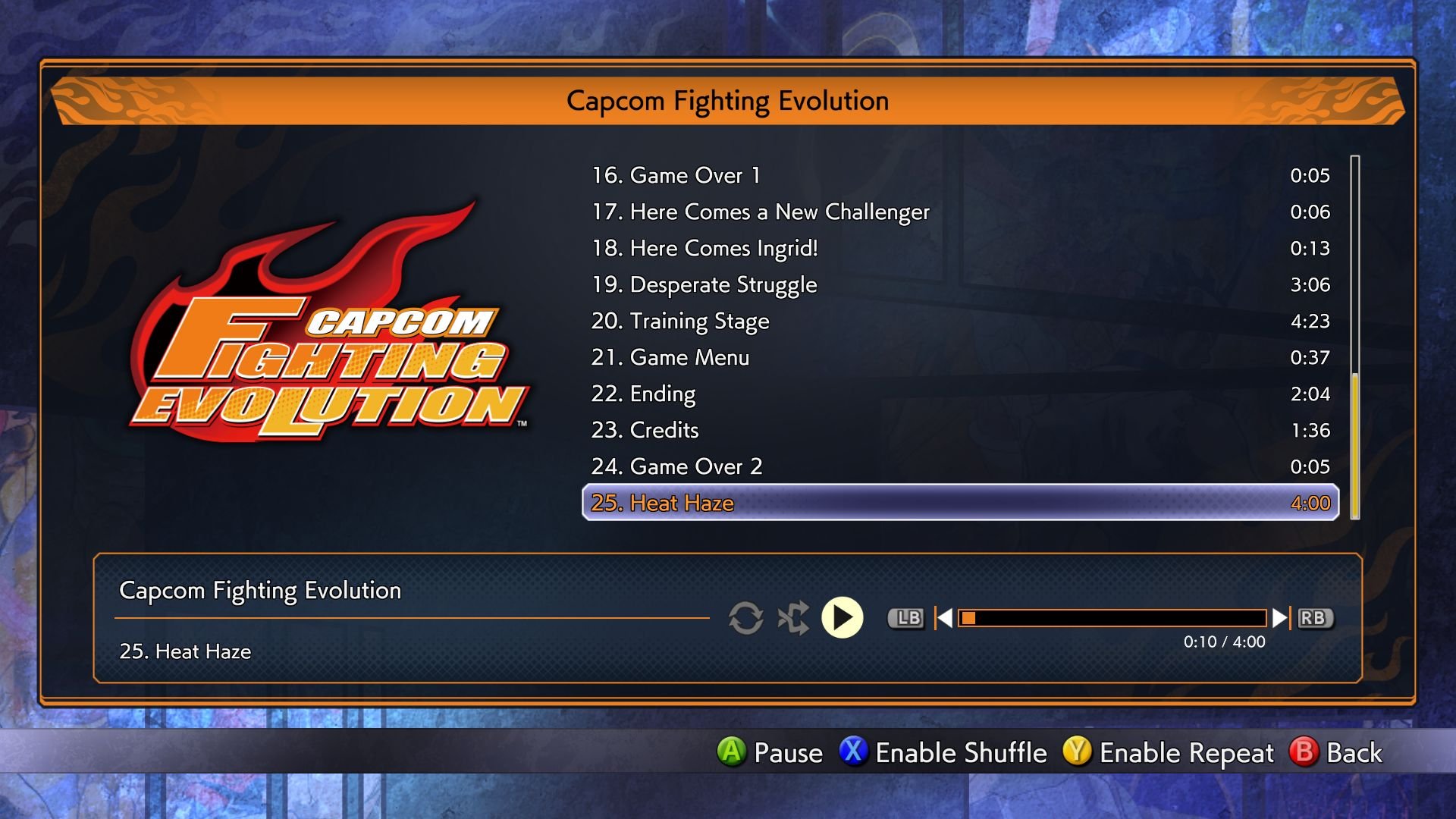
Task: Open track 21, Game Menu
Action: tap(671, 357)
